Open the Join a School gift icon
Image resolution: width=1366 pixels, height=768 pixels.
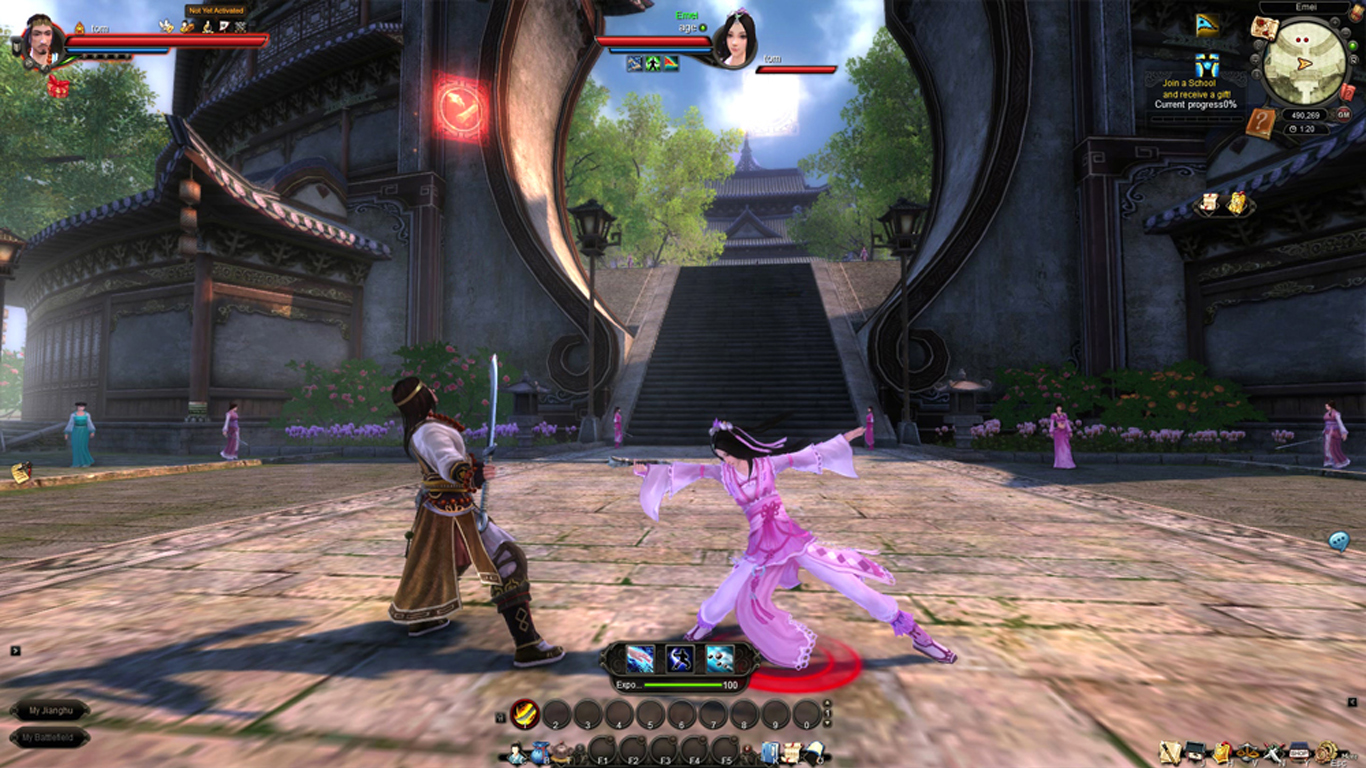point(1206,64)
